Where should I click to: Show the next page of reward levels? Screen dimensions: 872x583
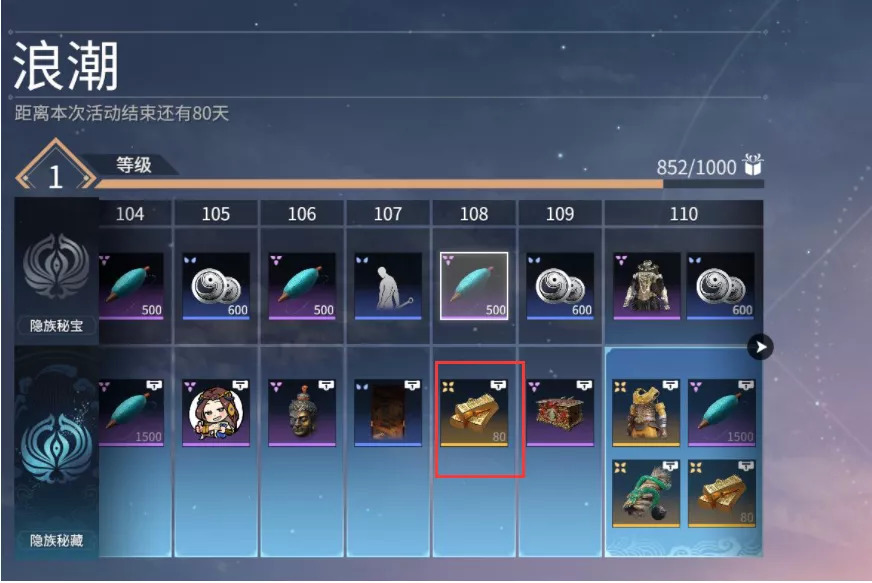click(x=761, y=347)
